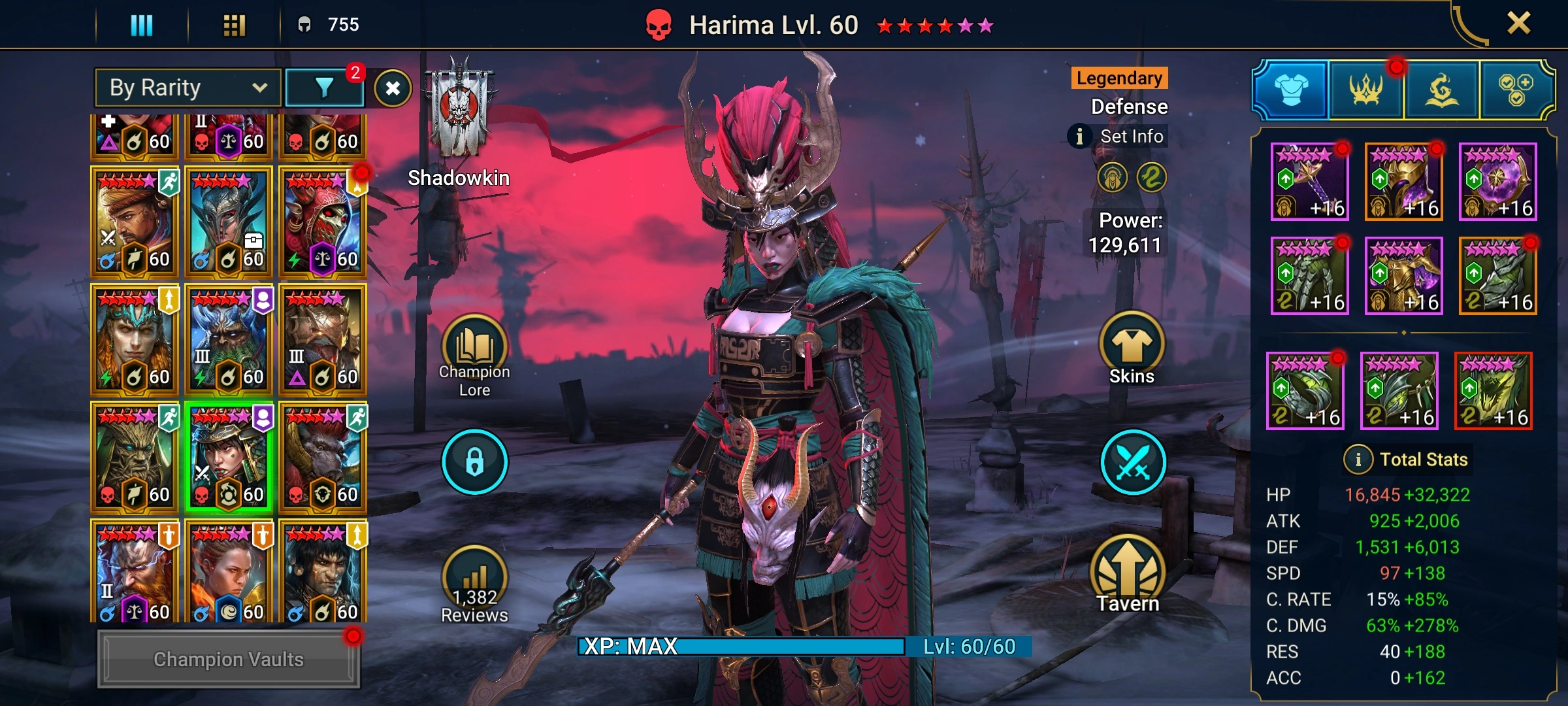View the 1,382 Reviews

(x=474, y=585)
